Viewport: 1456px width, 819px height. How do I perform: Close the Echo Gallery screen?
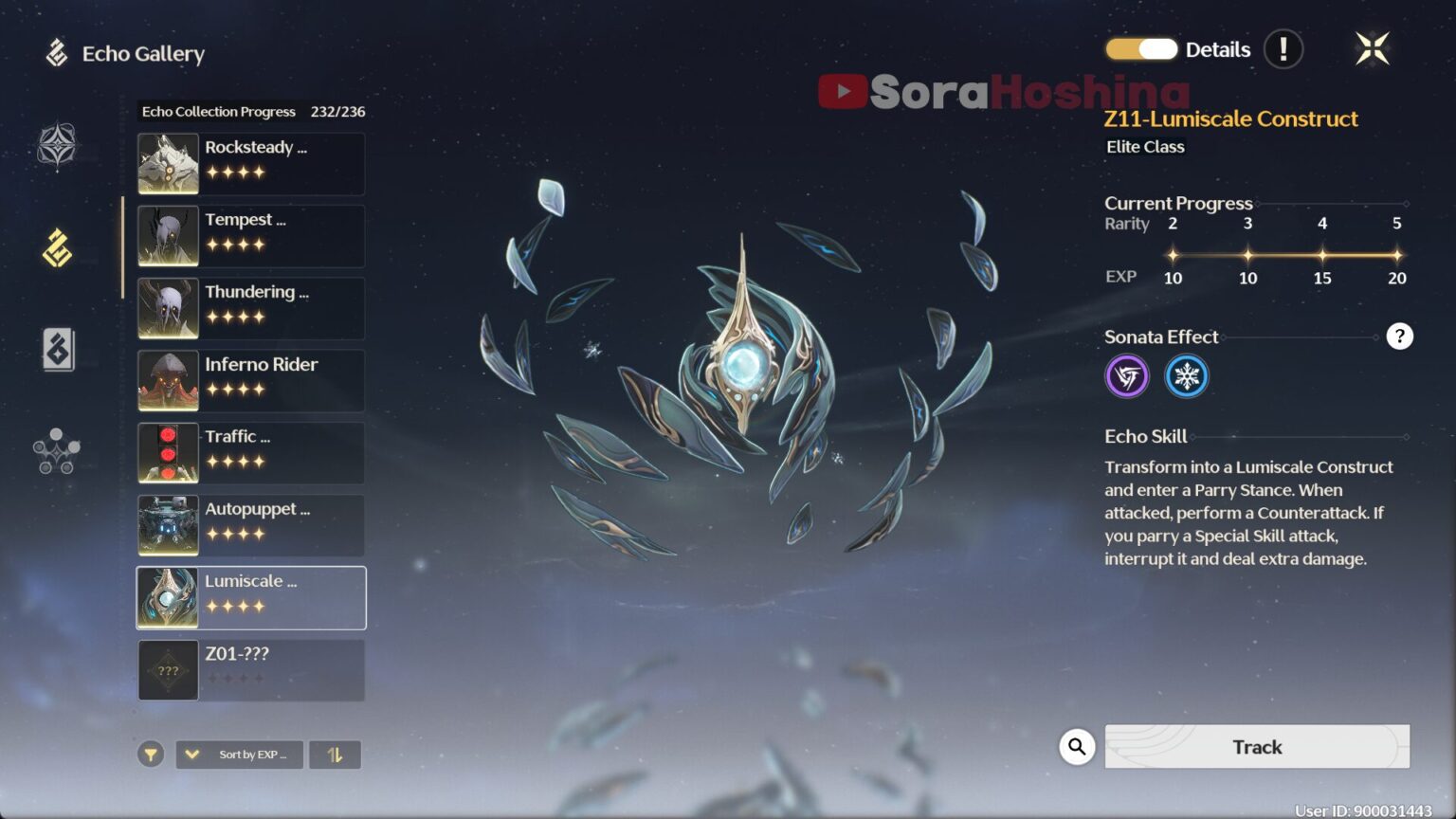1372,49
